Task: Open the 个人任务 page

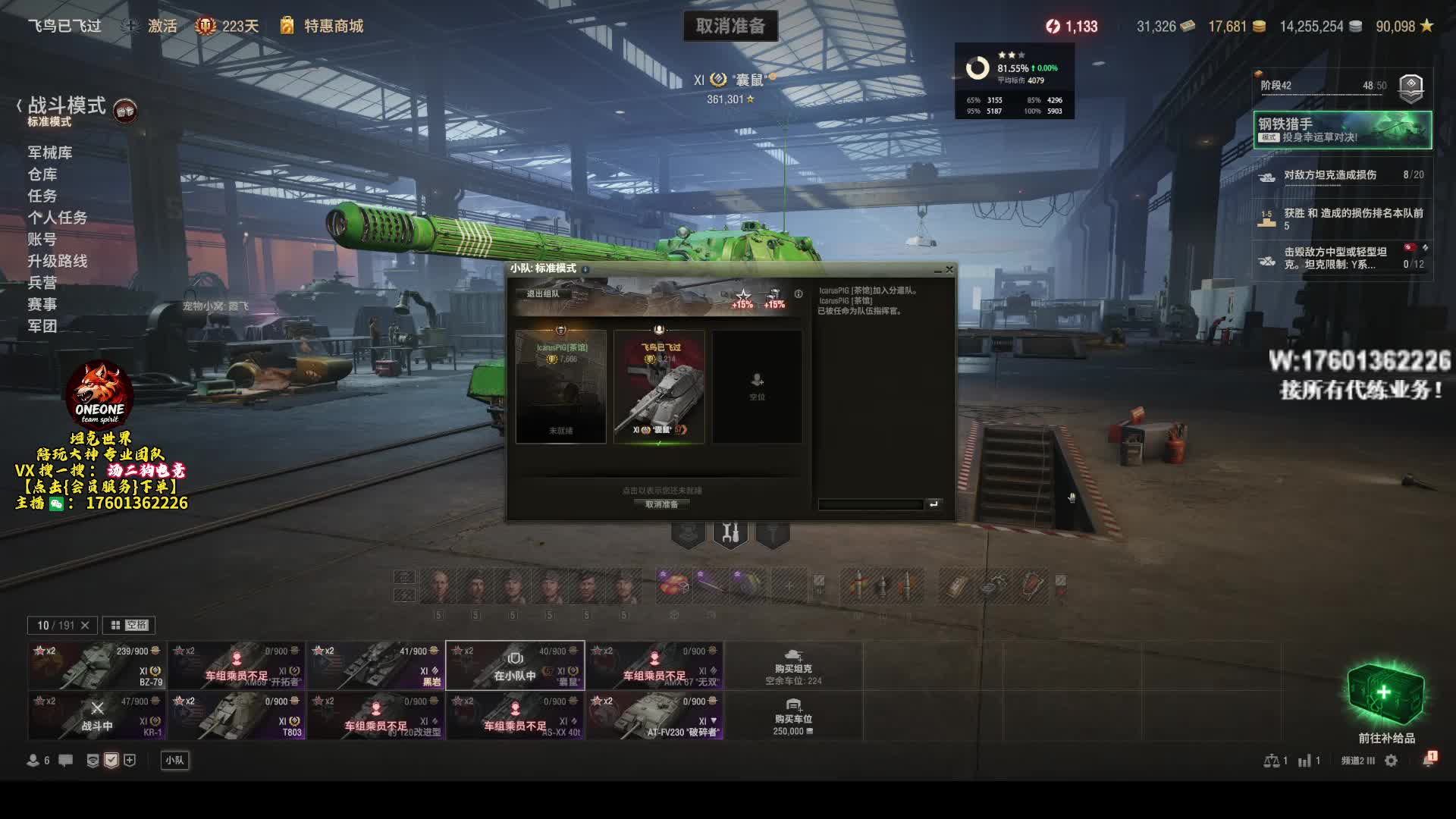Action: [x=58, y=218]
